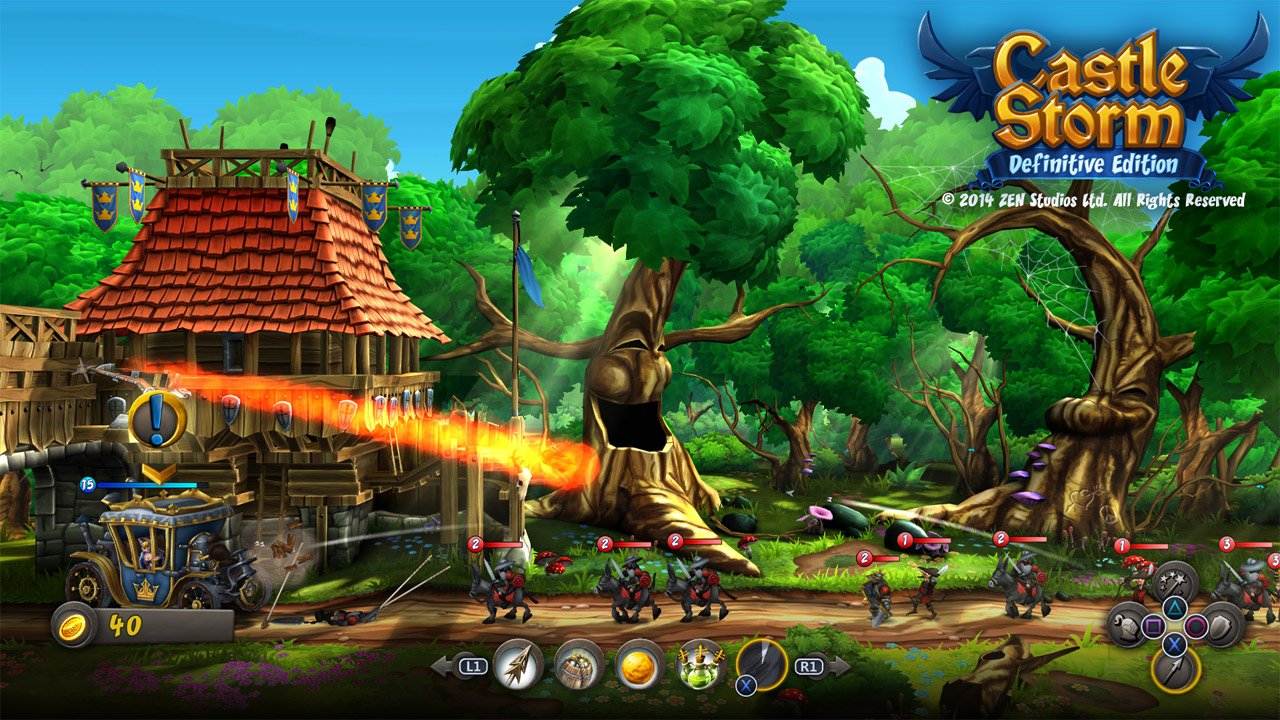Pick the highlighted blade weapon above X
The height and width of the screenshot is (720, 1280).
[x=761, y=662]
